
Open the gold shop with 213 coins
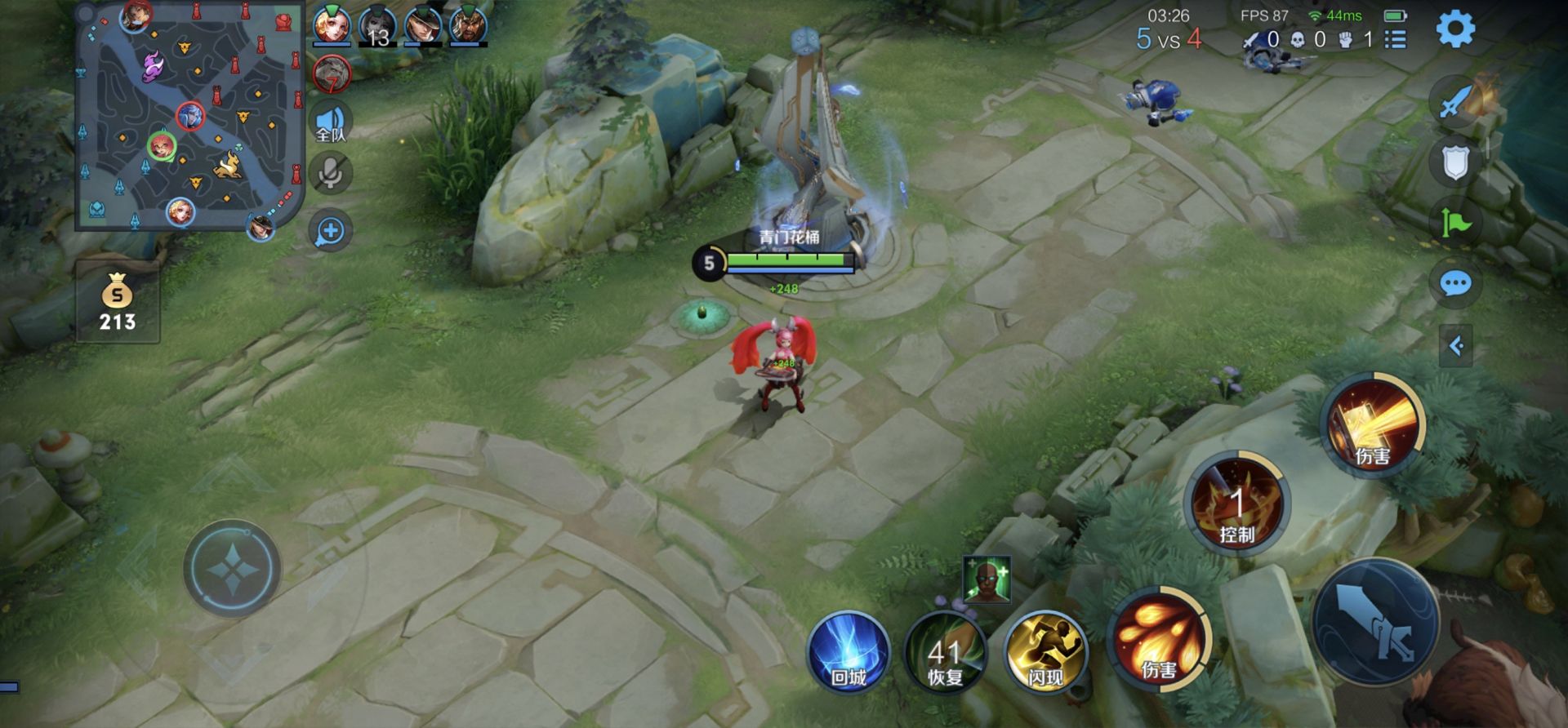coord(118,302)
